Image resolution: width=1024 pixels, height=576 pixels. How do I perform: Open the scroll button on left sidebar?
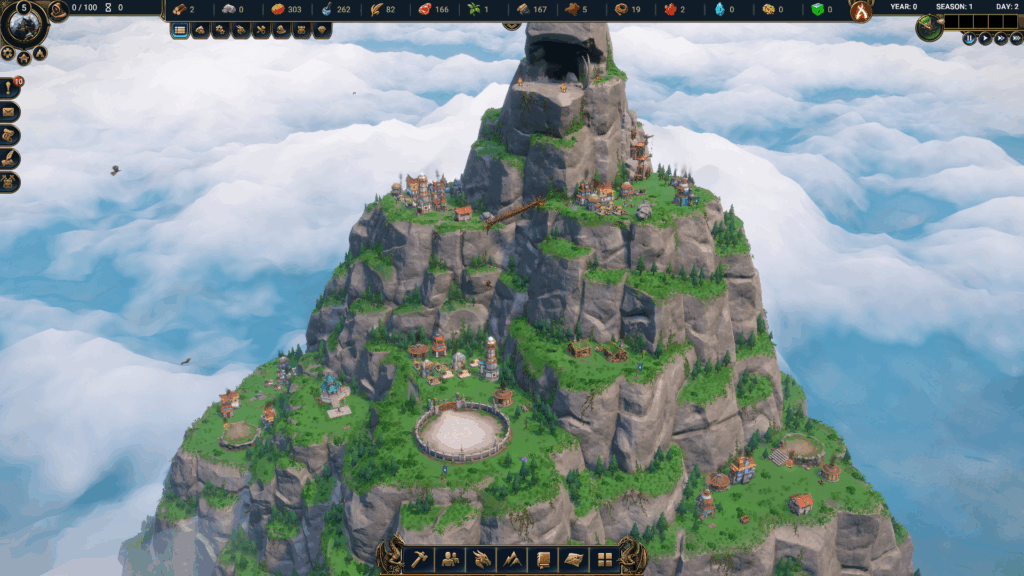point(10,135)
